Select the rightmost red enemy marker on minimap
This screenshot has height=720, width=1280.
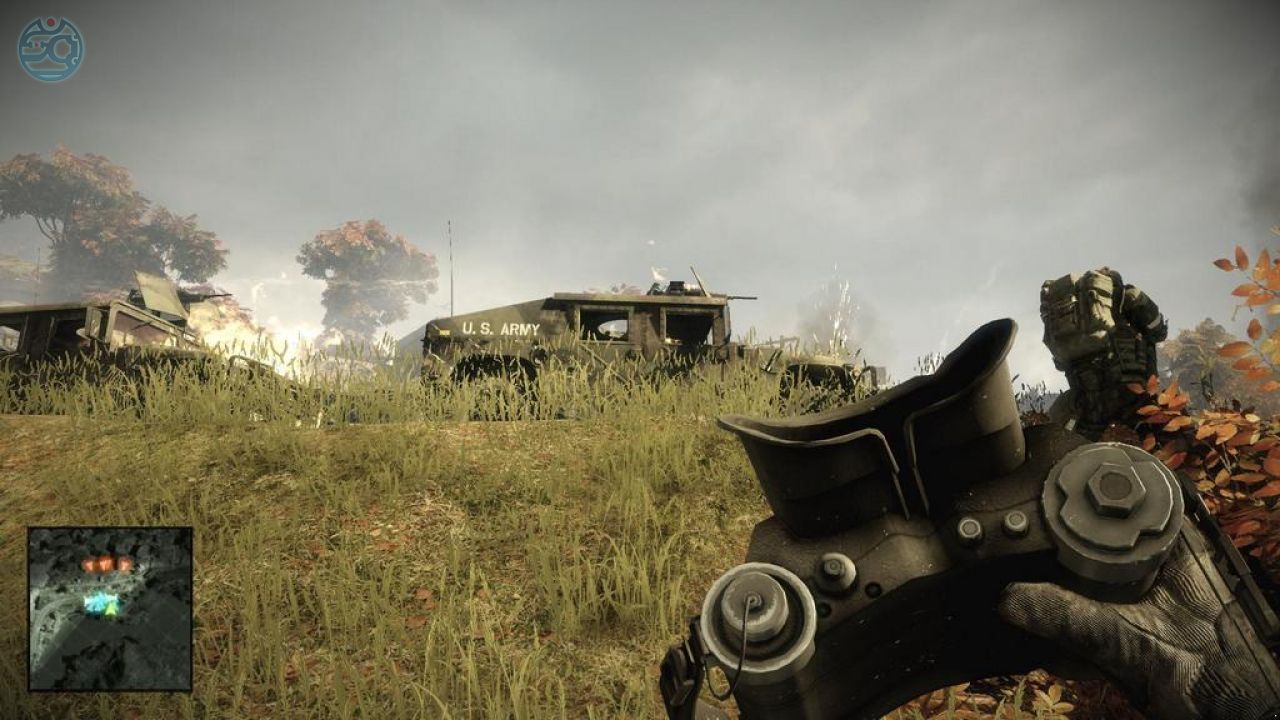click(x=125, y=565)
